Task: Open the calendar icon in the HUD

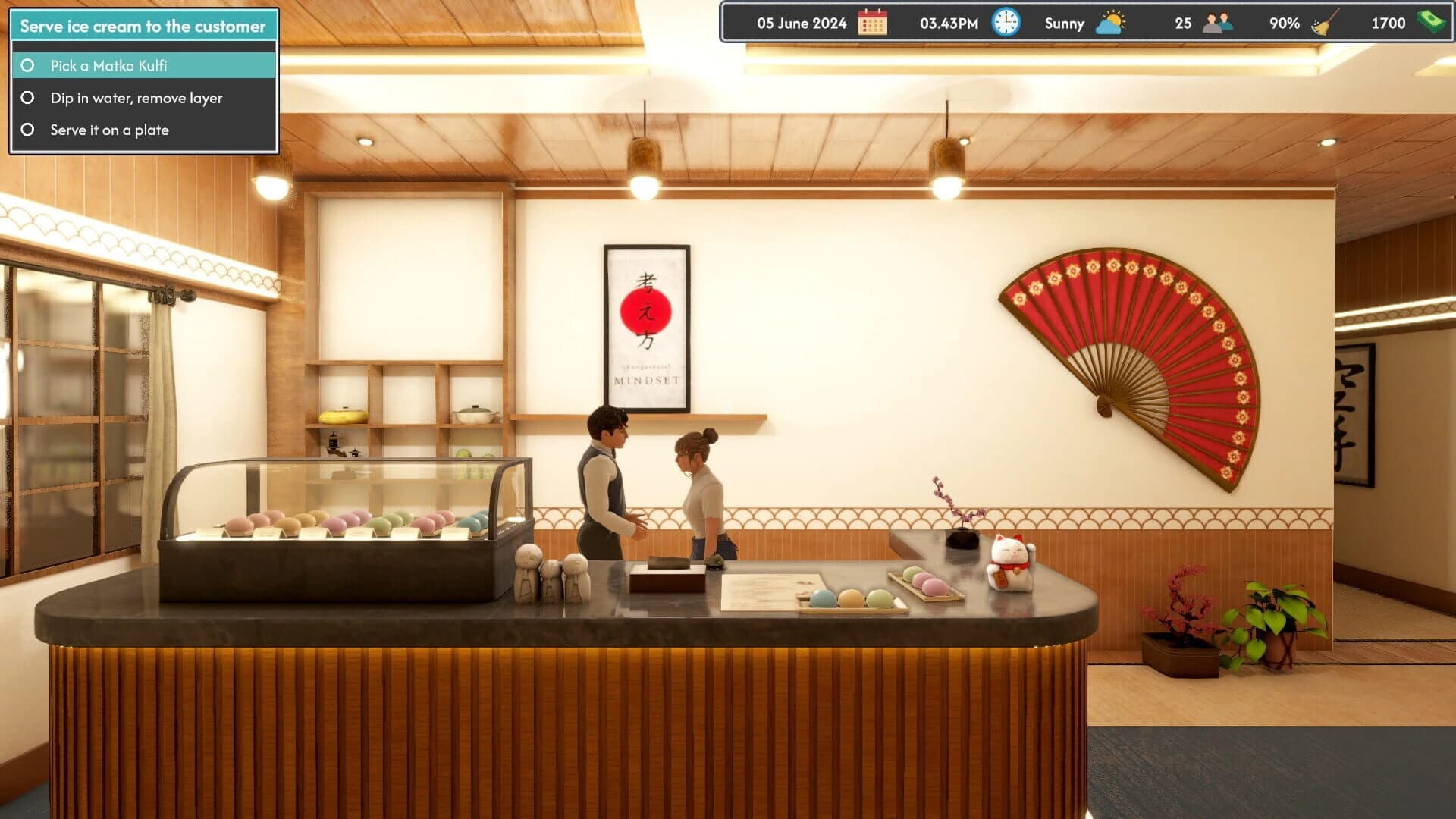Action: point(873,23)
